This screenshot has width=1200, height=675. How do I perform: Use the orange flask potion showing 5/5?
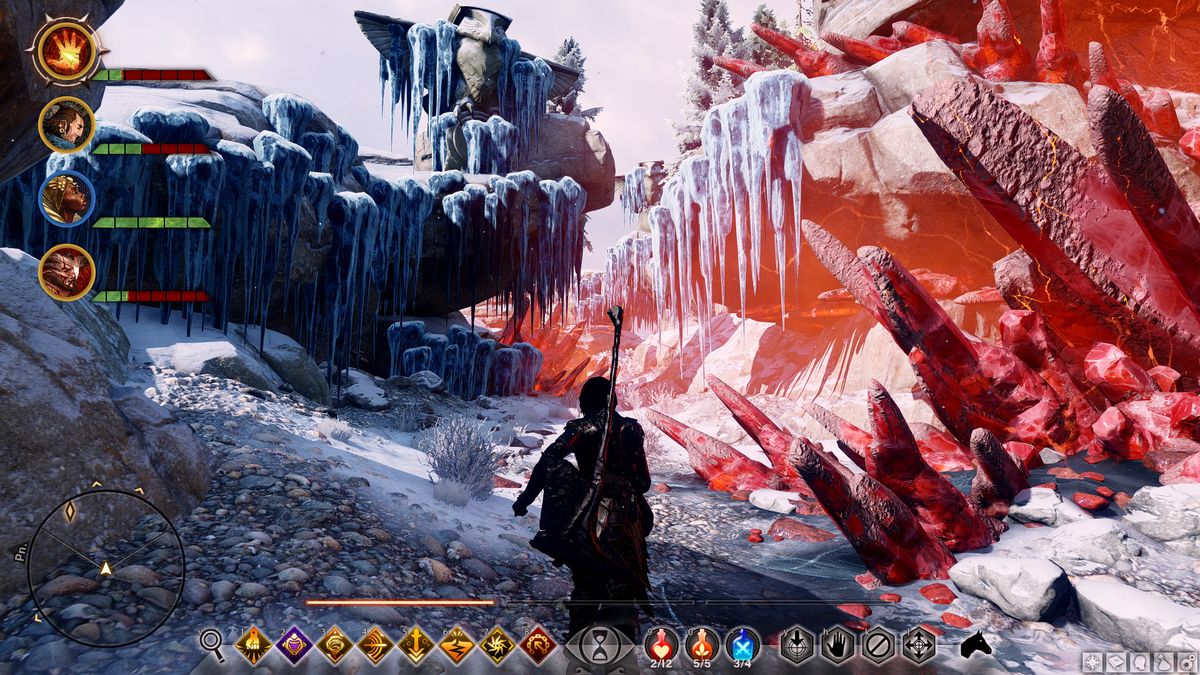702,645
